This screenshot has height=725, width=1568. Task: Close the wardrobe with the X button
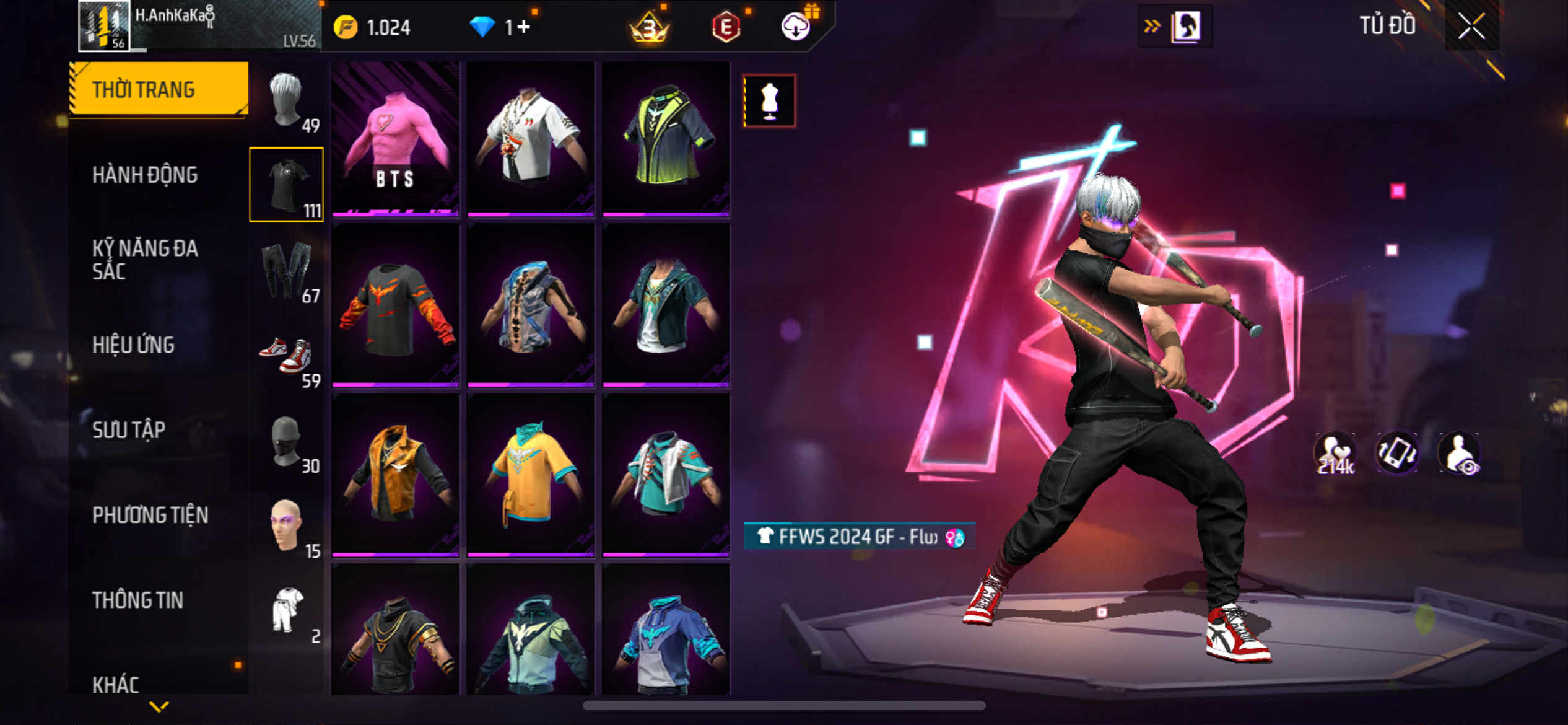(1471, 26)
